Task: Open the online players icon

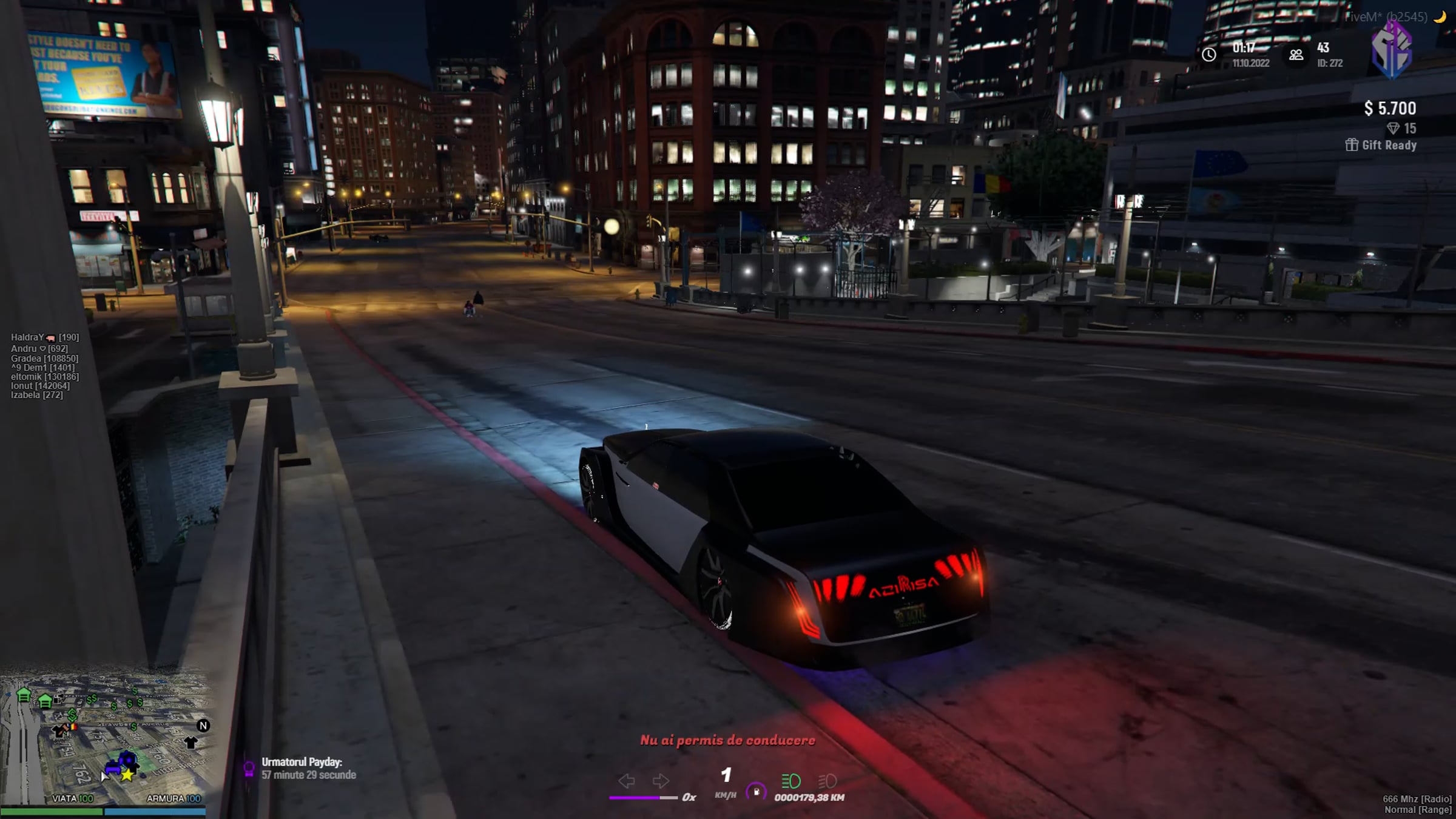Action: 1296,55
